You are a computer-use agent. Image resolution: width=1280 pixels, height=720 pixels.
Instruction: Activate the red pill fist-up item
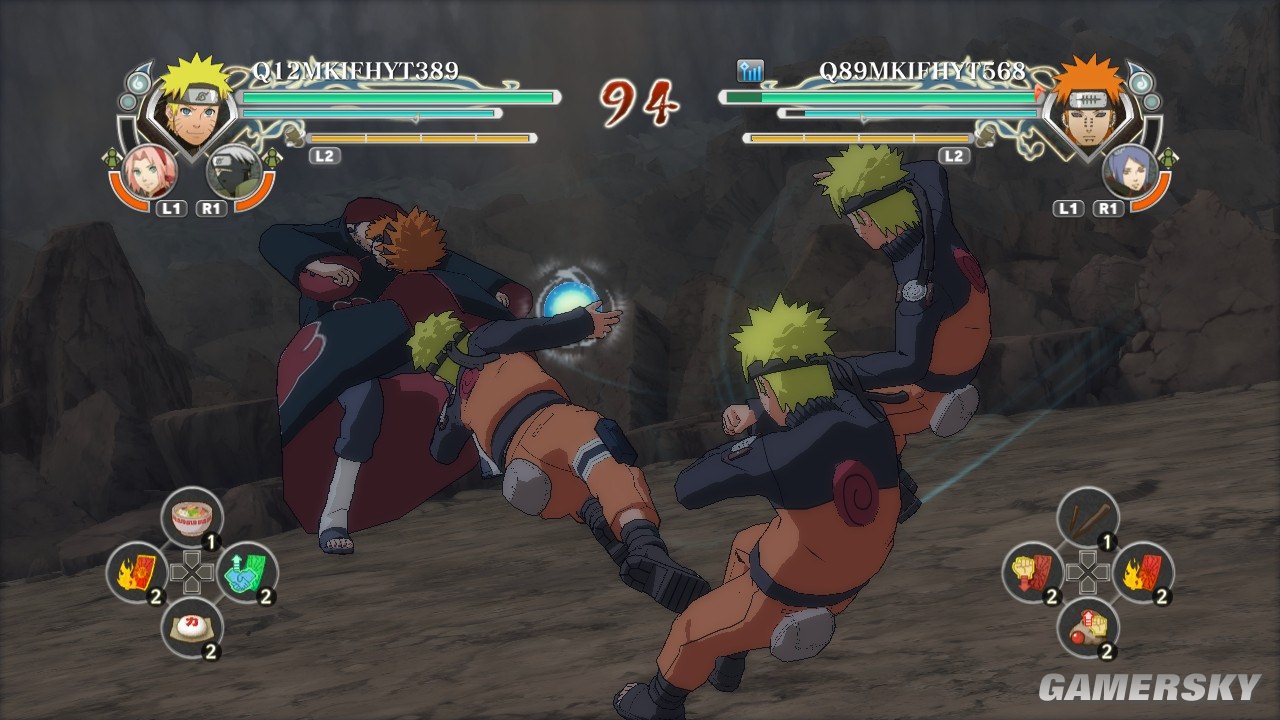pos(1088,627)
